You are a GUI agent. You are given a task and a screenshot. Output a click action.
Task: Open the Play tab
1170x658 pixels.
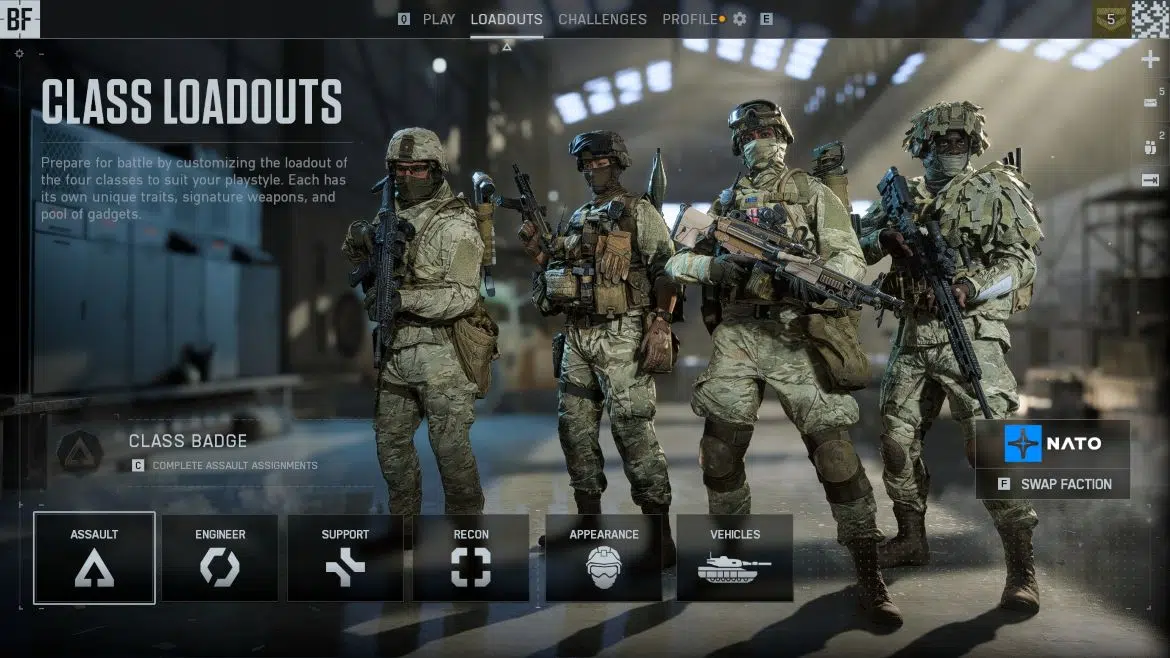438,19
